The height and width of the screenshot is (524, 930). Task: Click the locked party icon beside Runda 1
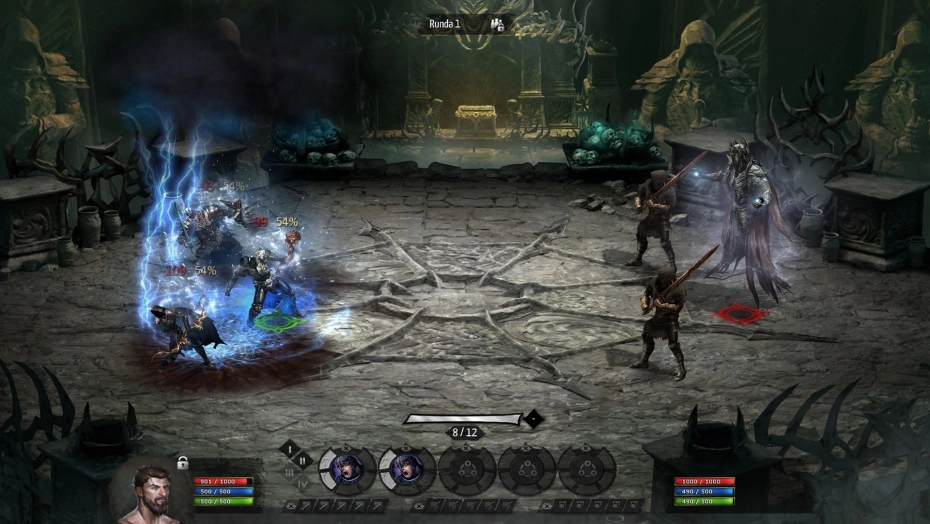click(498, 24)
